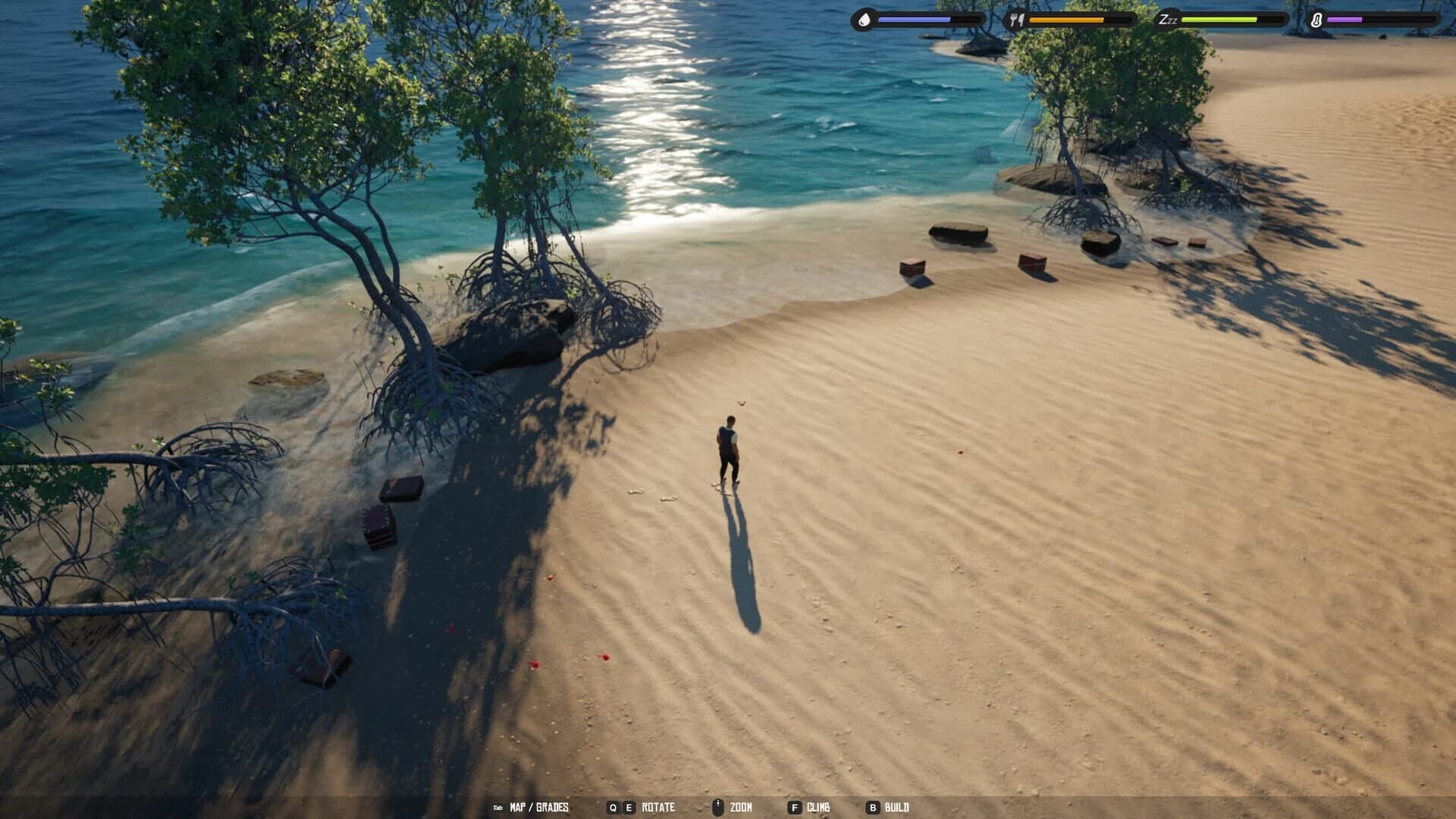Image resolution: width=1456 pixels, height=819 pixels.
Task: Click the green sleep progress bar
Action: point(1221,20)
